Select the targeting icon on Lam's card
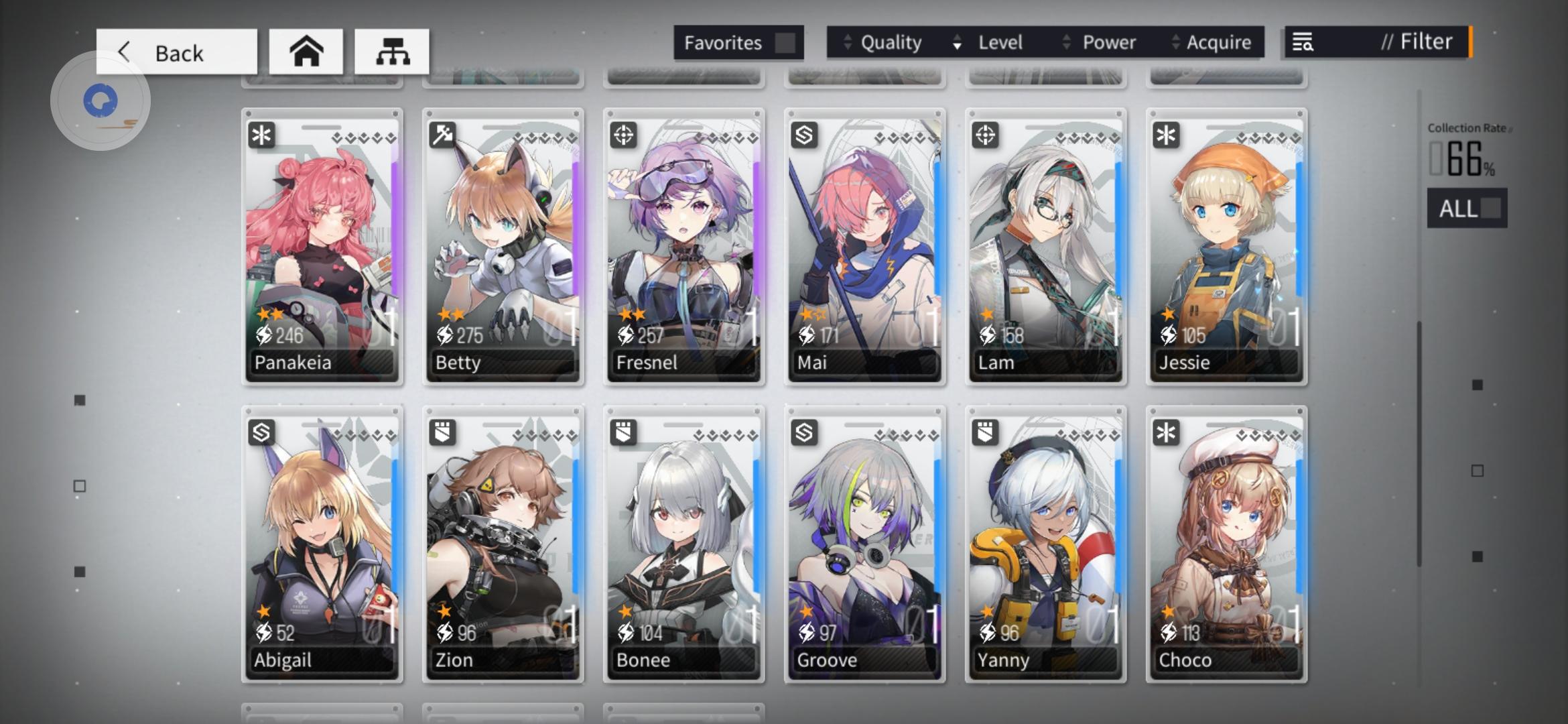The image size is (1568, 724). [x=984, y=135]
